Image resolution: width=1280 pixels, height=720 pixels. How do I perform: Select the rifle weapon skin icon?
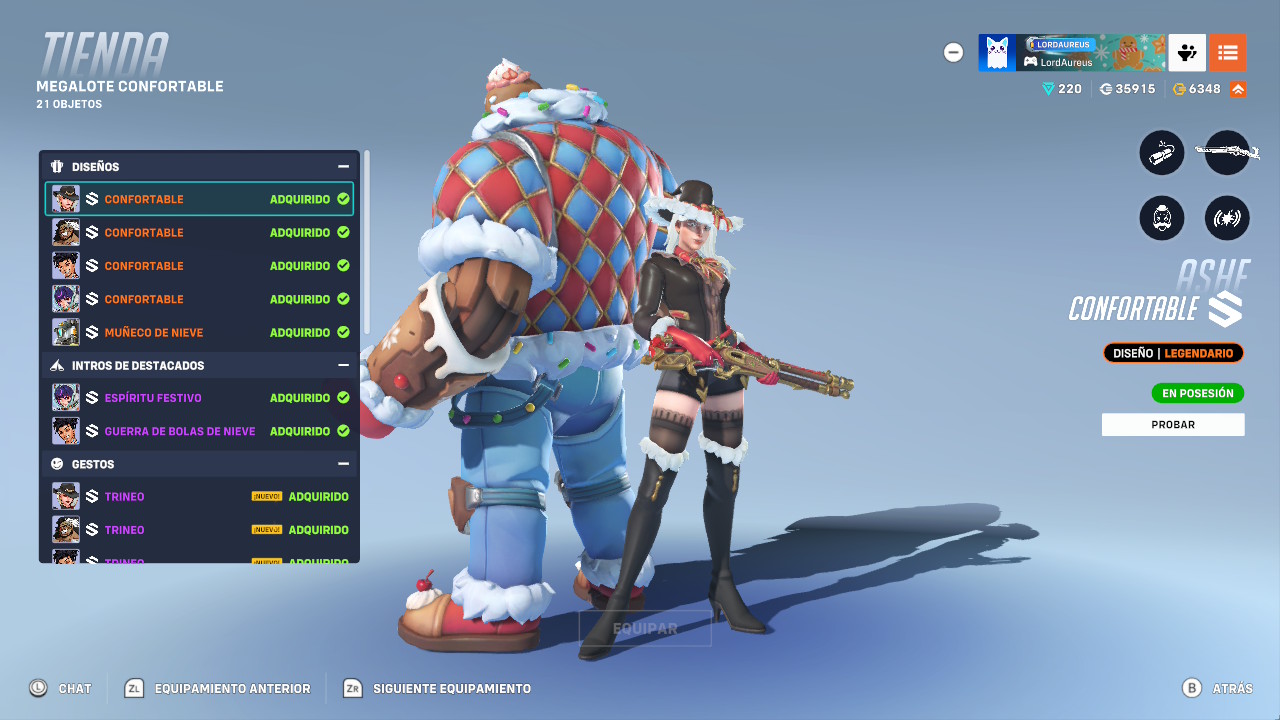click(1227, 152)
